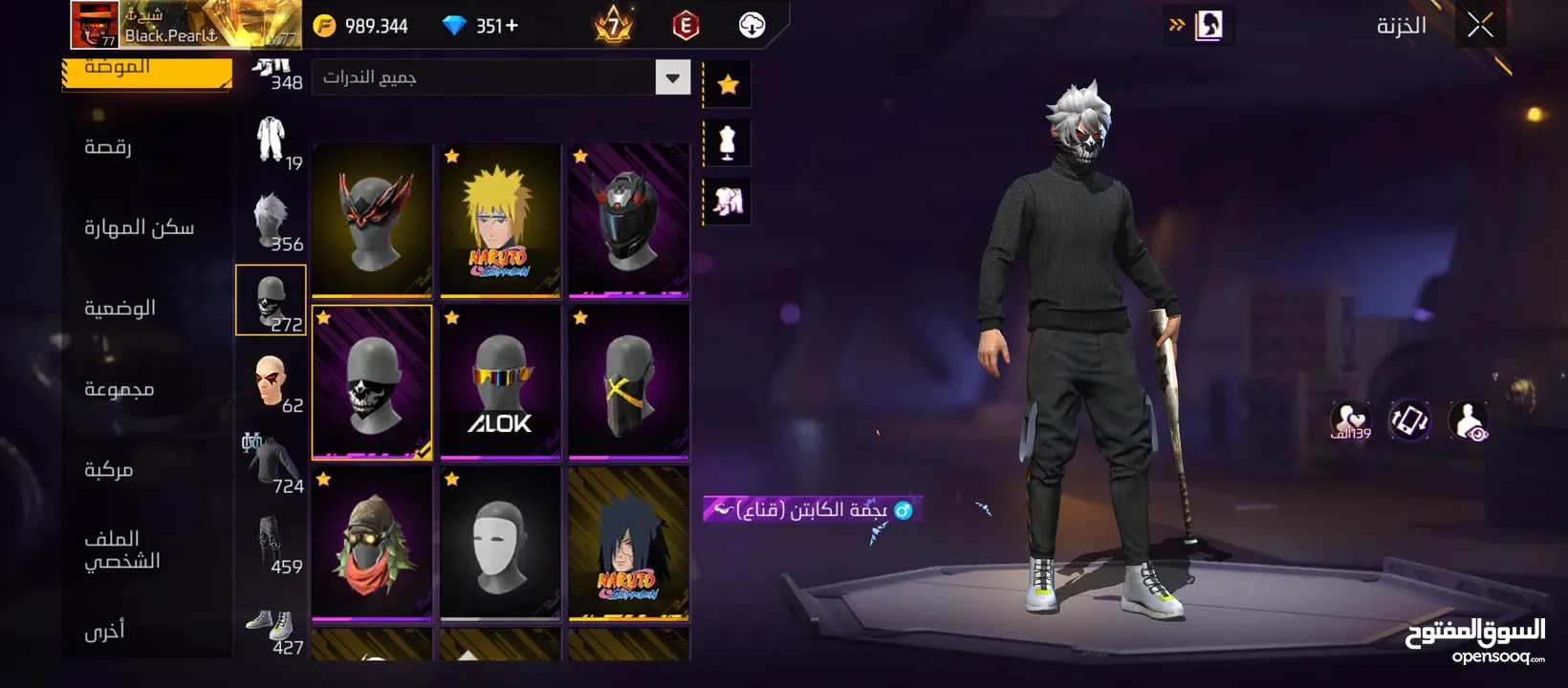Open the hair category with 356 items
Screen dimensions: 1568x688
coord(272,221)
